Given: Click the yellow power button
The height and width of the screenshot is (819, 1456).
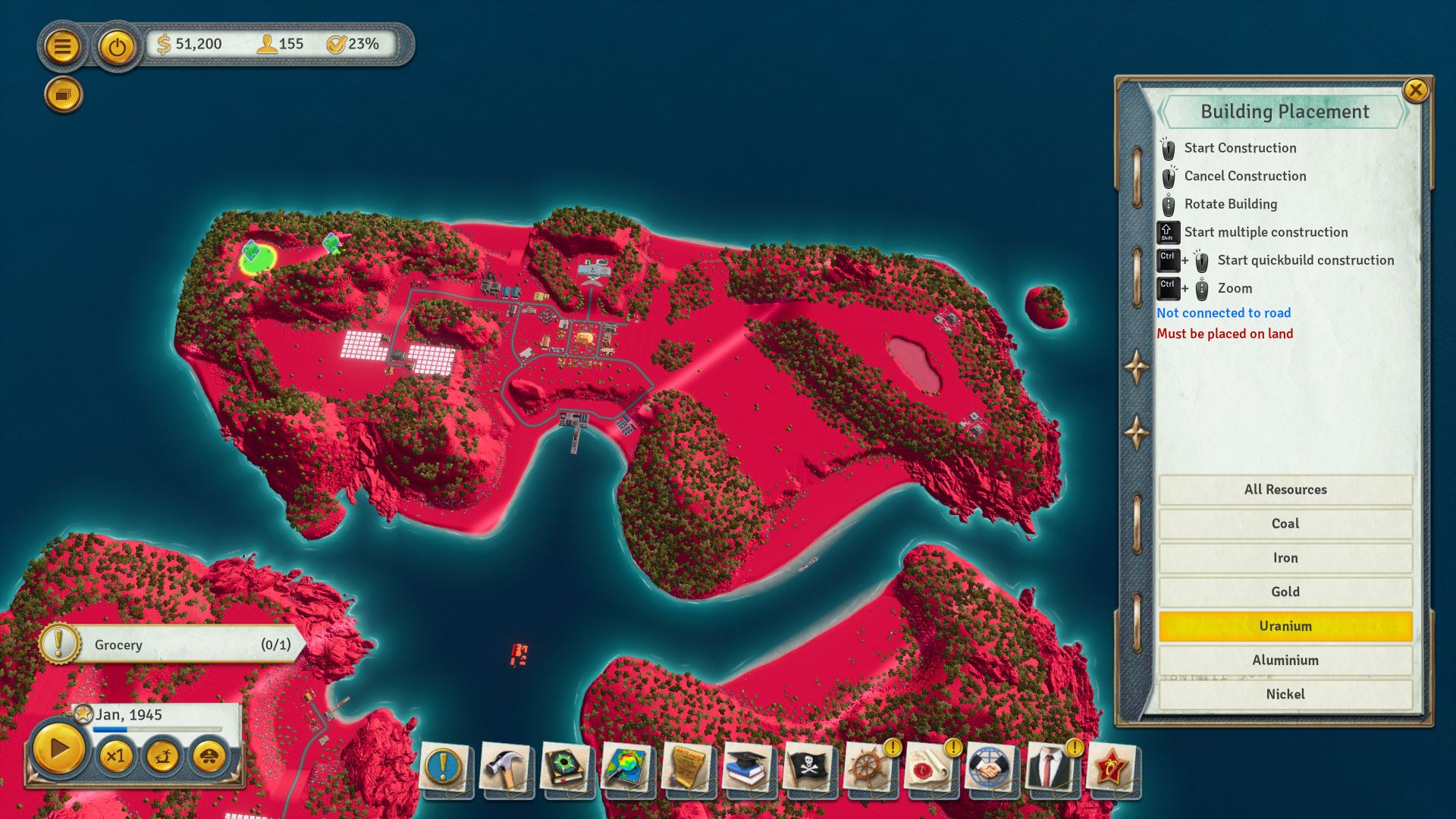Looking at the screenshot, I should point(117,47).
